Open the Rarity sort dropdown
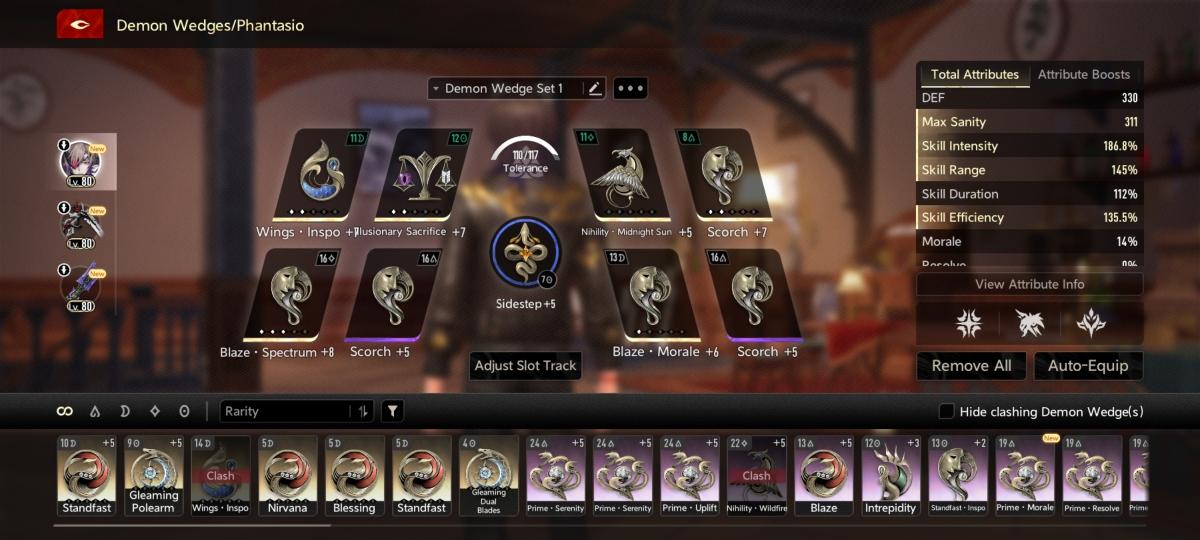The height and width of the screenshot is (540, 1200). point(298,411)
